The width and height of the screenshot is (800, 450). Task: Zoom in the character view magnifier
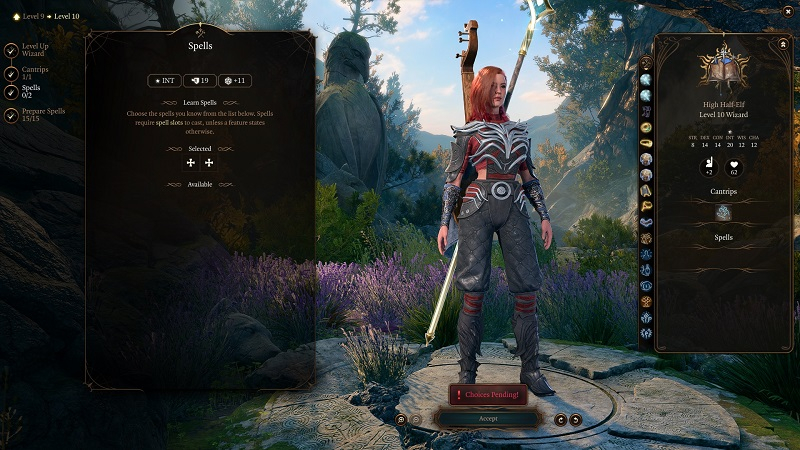pyautogui.click(x=401, y=419)
